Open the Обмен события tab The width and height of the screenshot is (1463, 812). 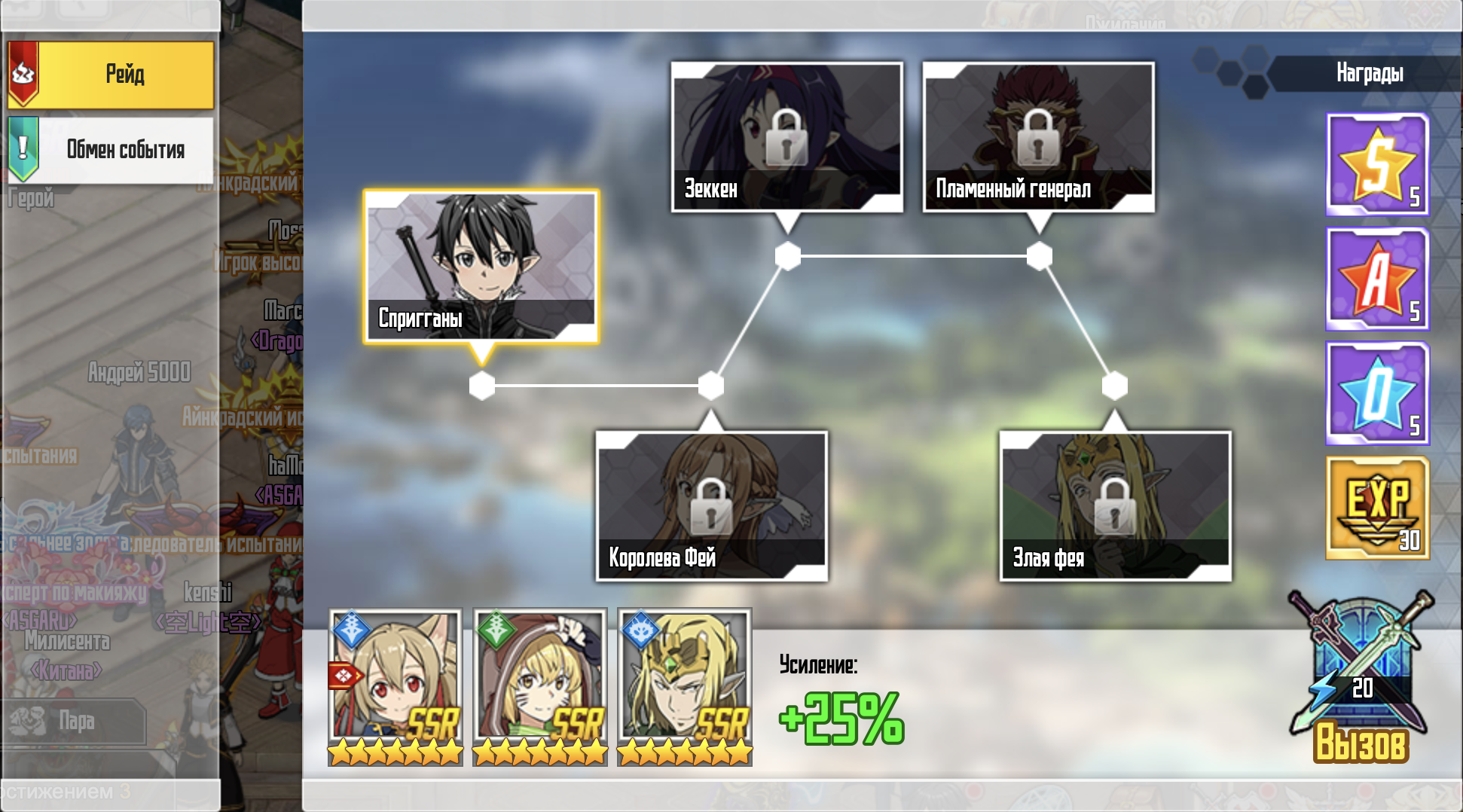[111, 149]
